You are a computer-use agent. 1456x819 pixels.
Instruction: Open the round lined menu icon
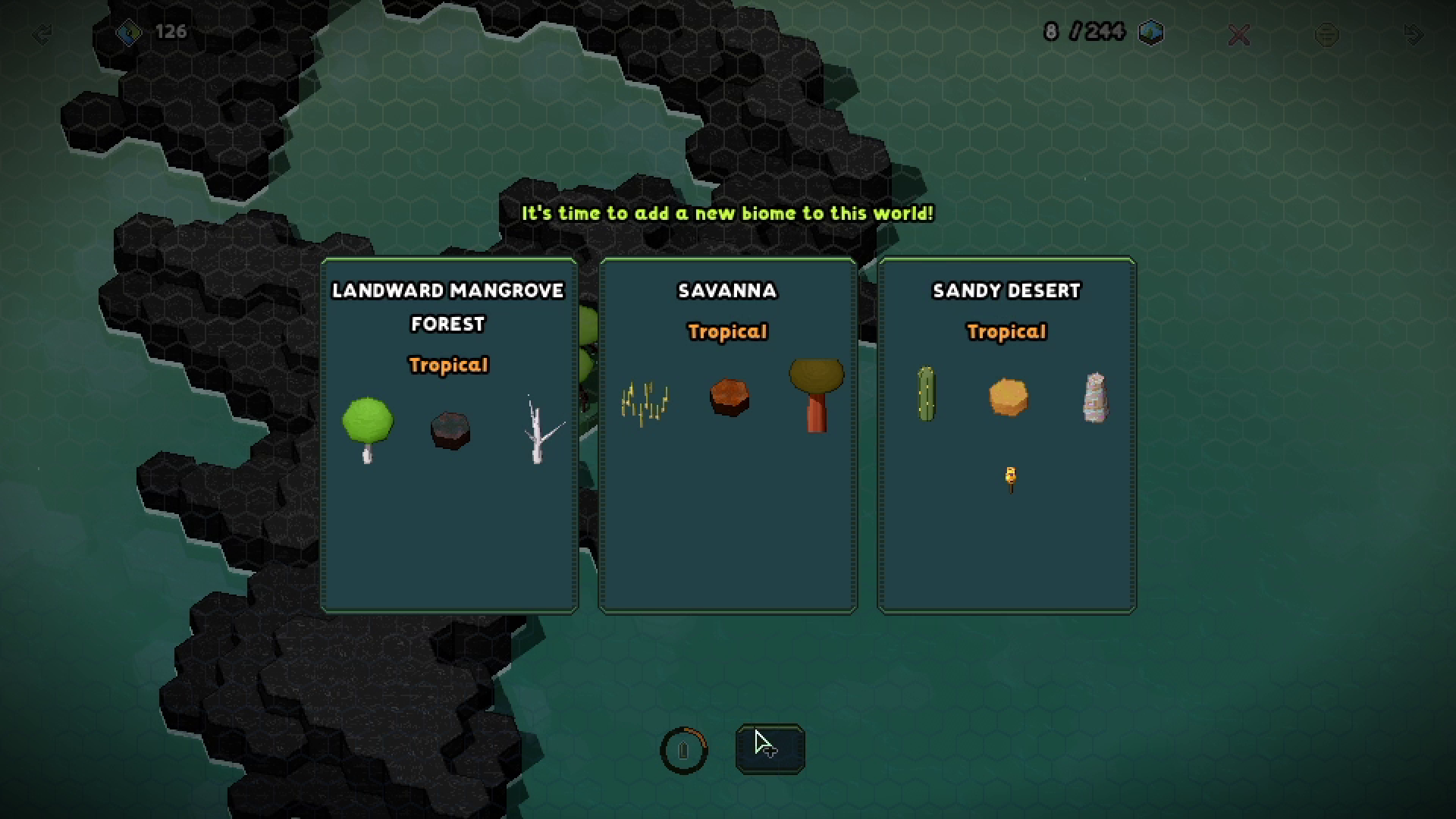[1326, 34]
